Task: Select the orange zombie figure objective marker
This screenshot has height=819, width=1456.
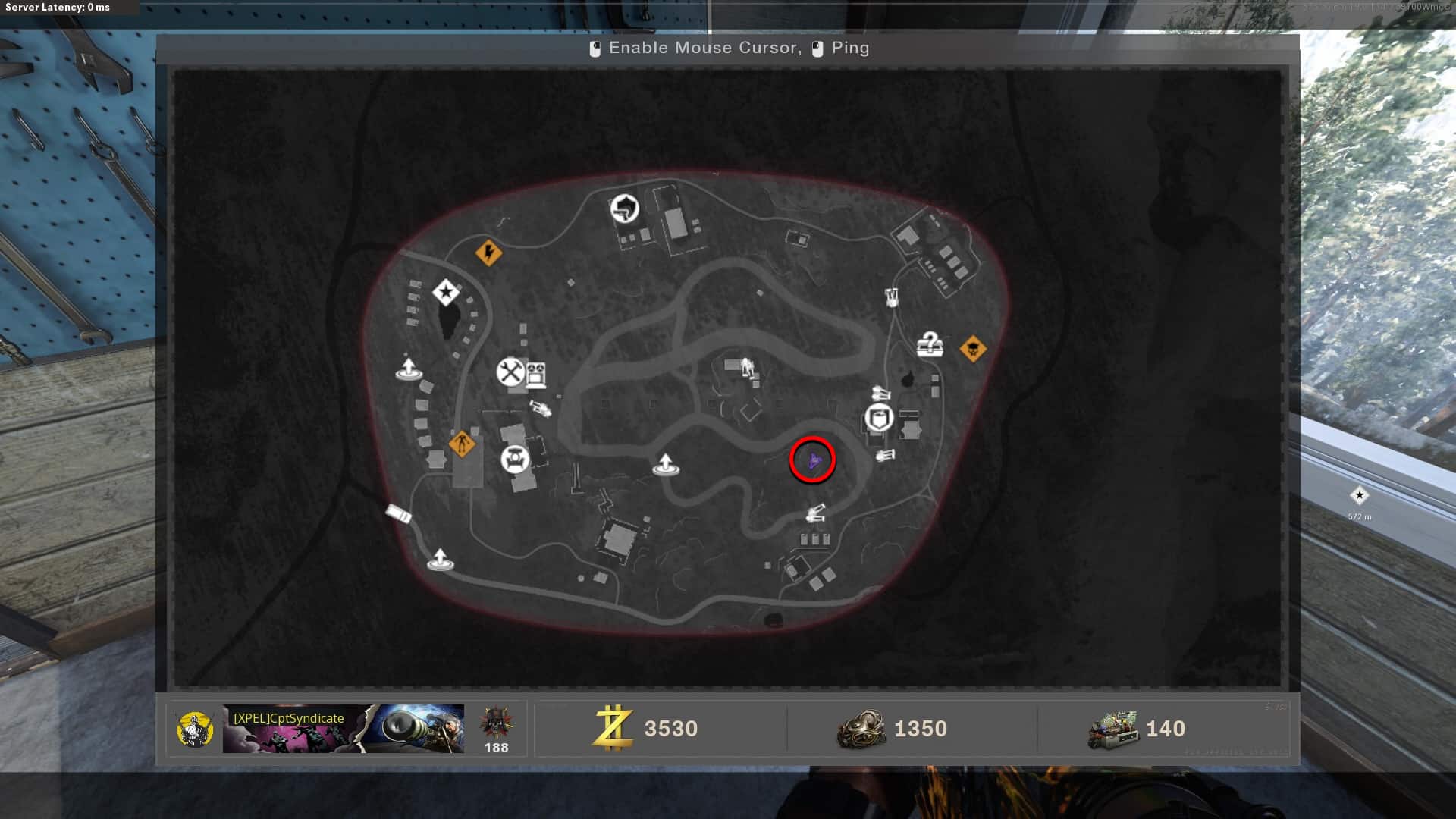Action: coord(461,444)
